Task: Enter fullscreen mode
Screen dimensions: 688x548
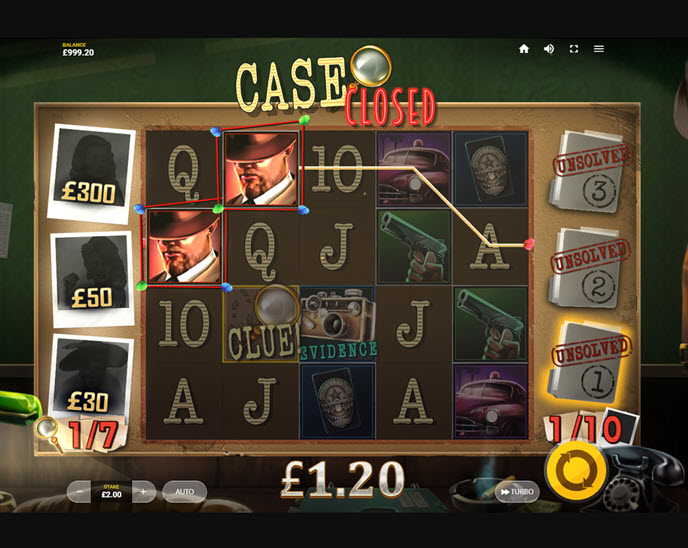Action: (x=574, y=49)
